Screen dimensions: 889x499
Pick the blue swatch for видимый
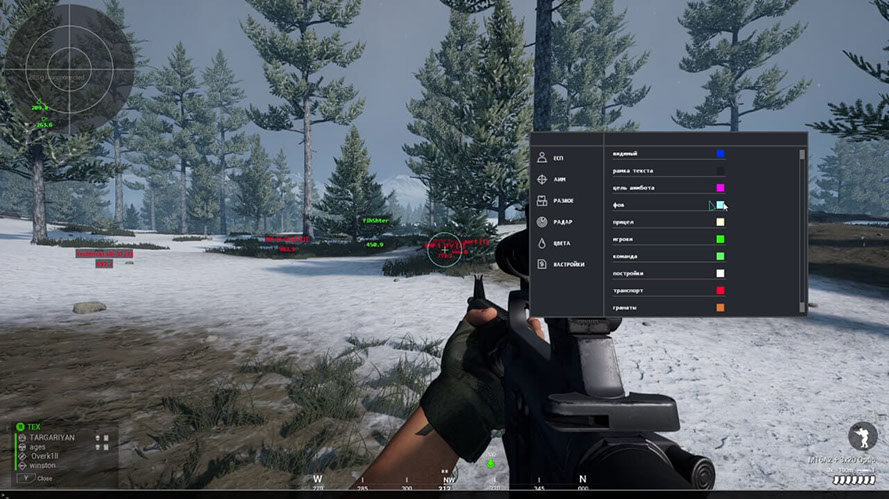[720, 154]
